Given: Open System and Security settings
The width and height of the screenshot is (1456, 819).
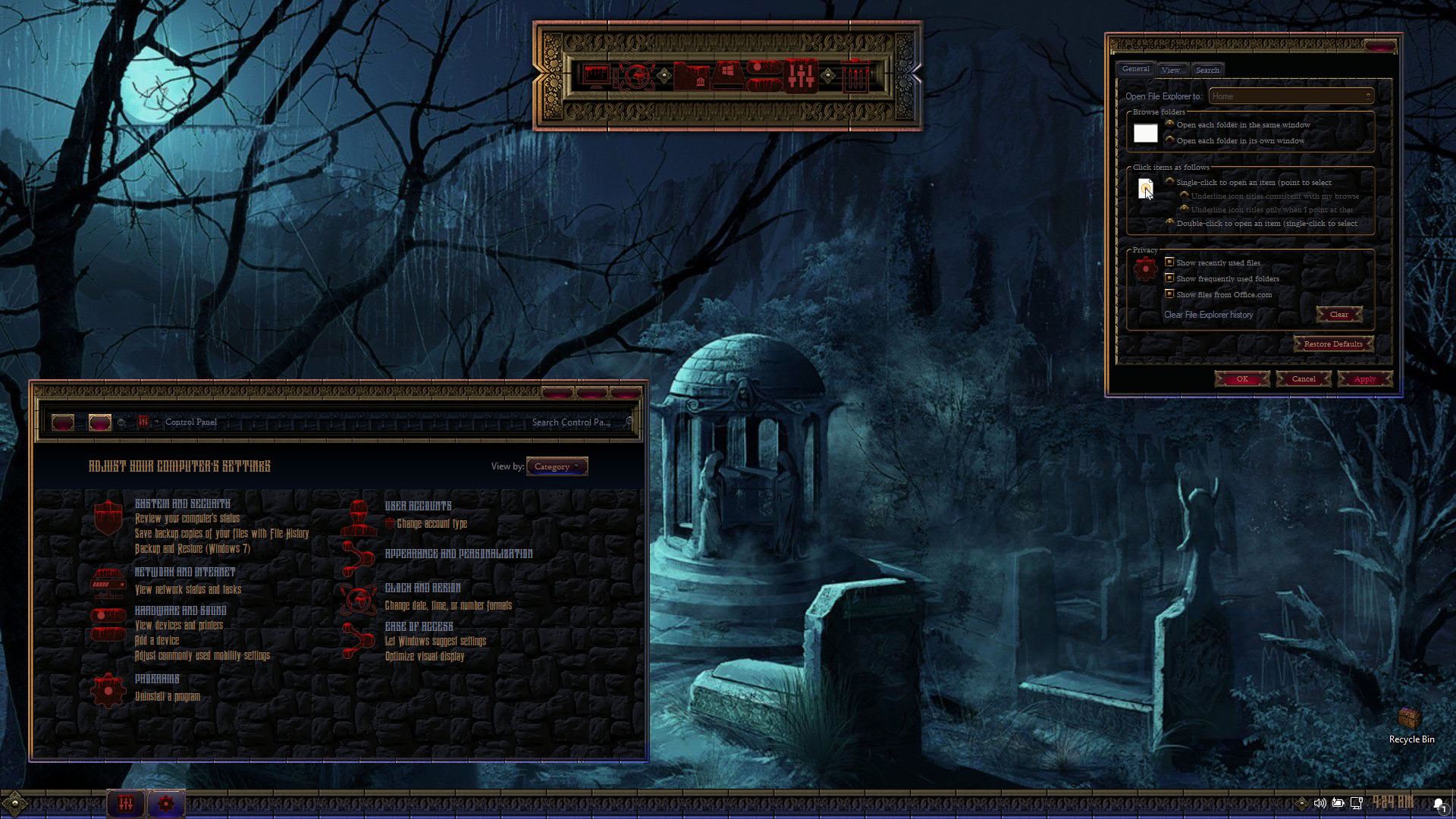Looking at the screenshot, I should [182, 504].
